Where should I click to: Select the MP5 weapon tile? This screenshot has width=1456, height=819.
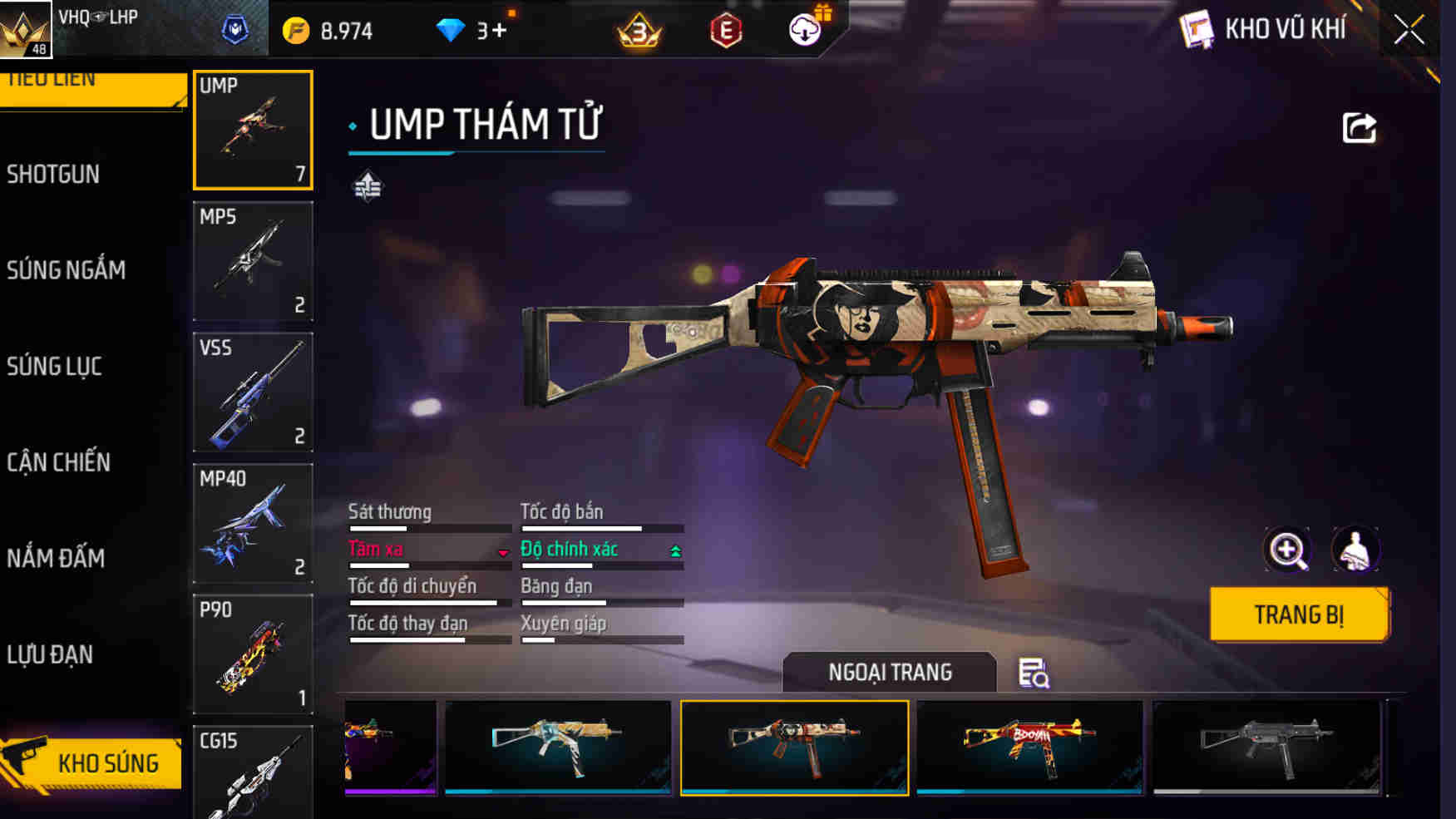point(253,261)
